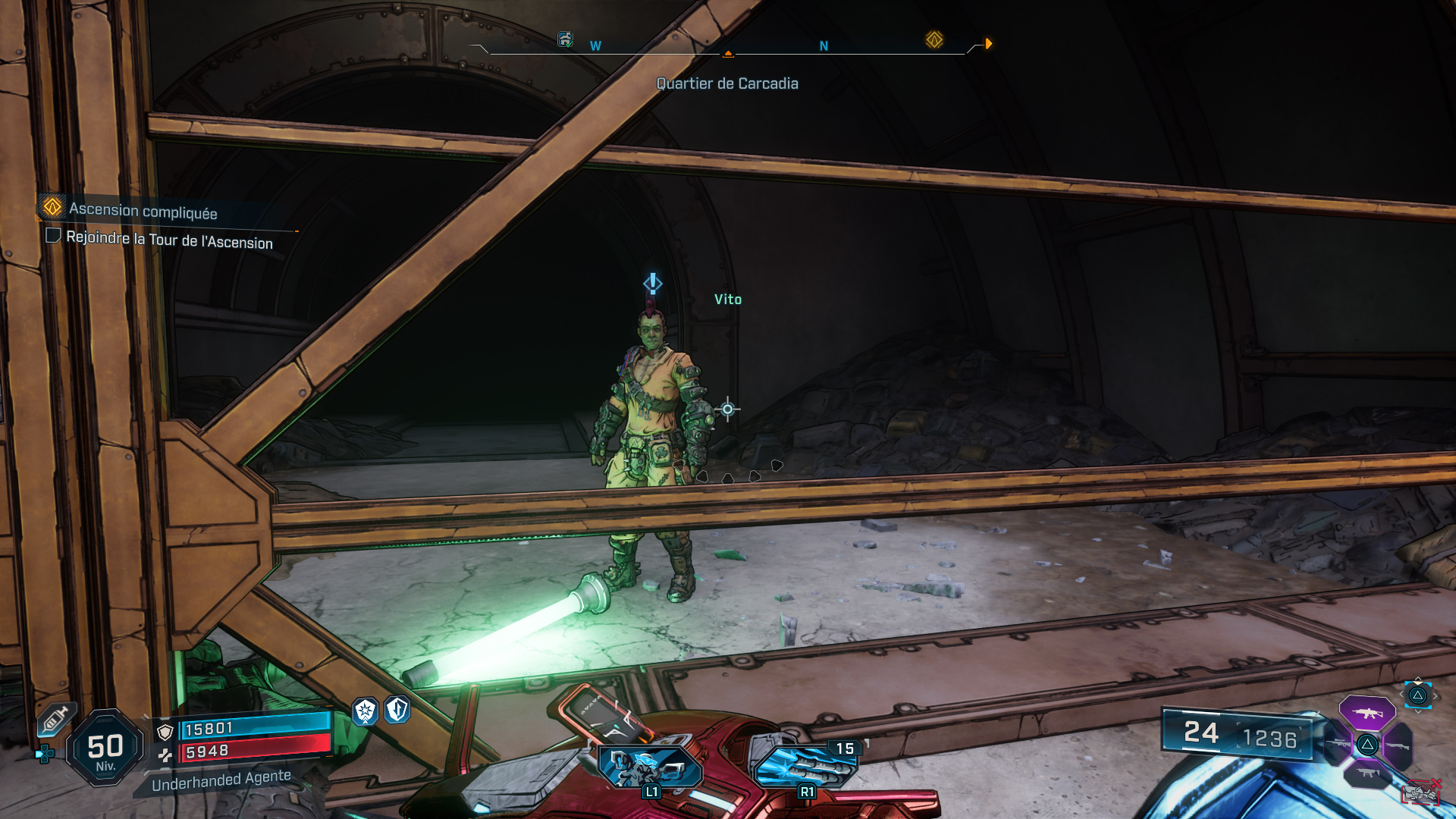1456x819 pixels.
Task: Click the shield icon next to 15801
Action: click(x=165, y=732)
